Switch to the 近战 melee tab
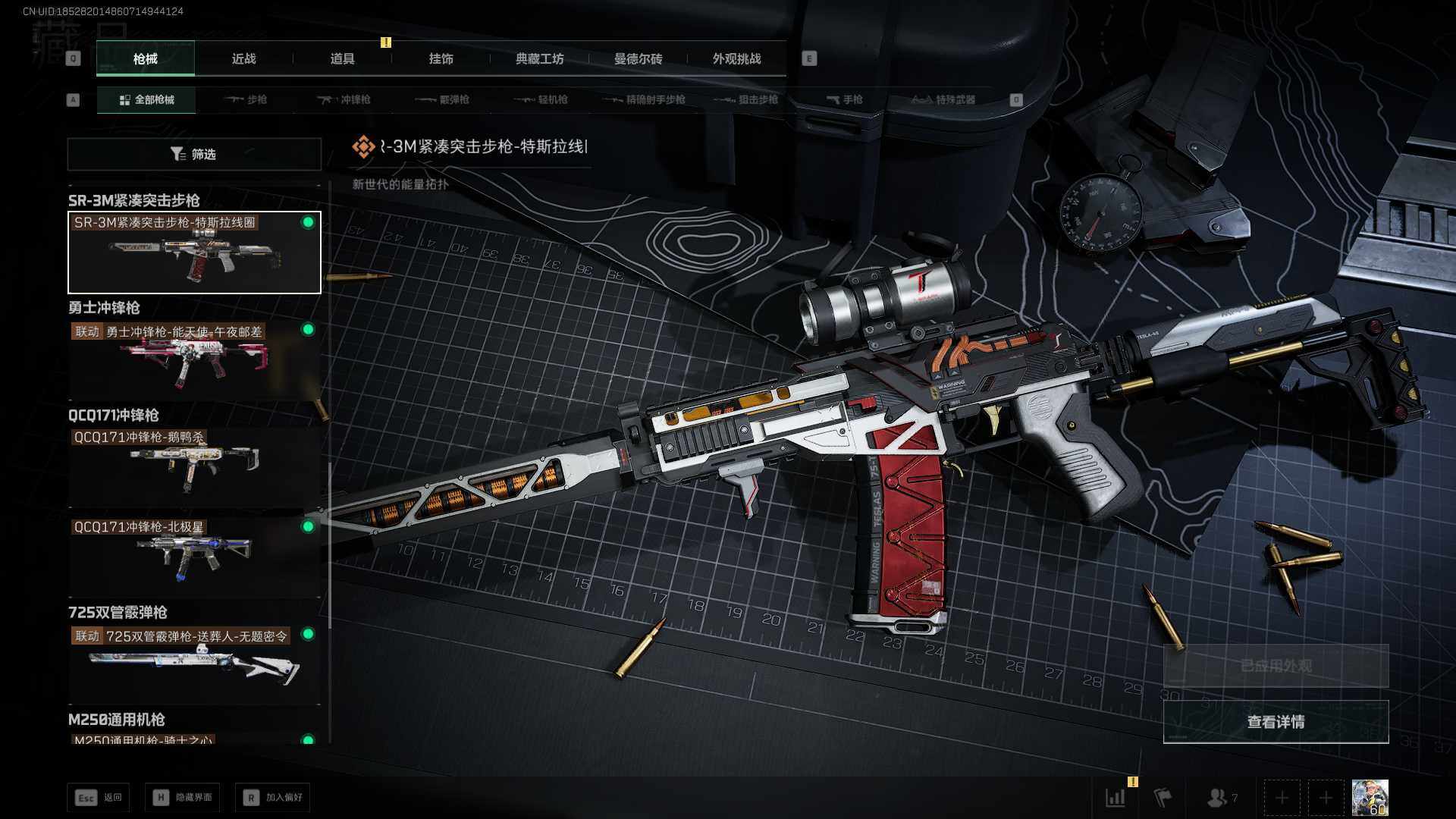This screenshot has width=1456, height=819. 243,58
